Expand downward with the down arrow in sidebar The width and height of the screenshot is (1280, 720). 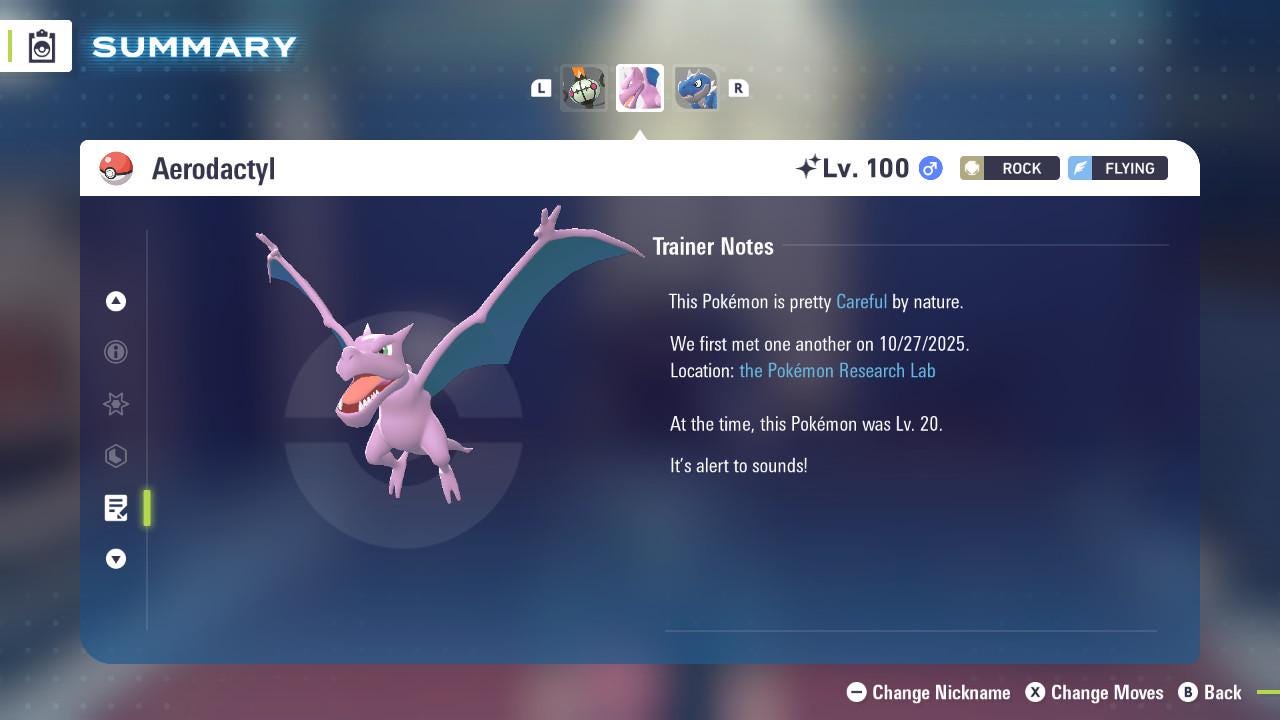116,559
